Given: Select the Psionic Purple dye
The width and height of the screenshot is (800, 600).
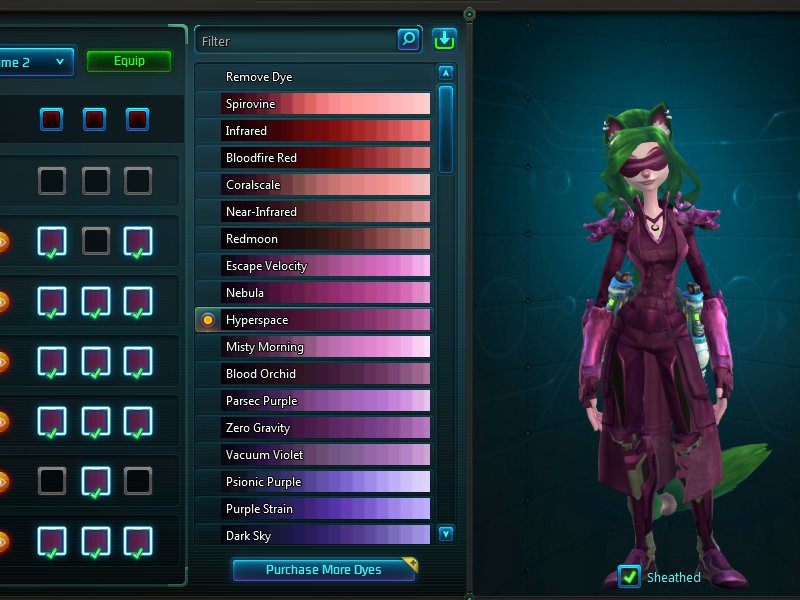Looking at the screenshot, I should tap(313, 482).
